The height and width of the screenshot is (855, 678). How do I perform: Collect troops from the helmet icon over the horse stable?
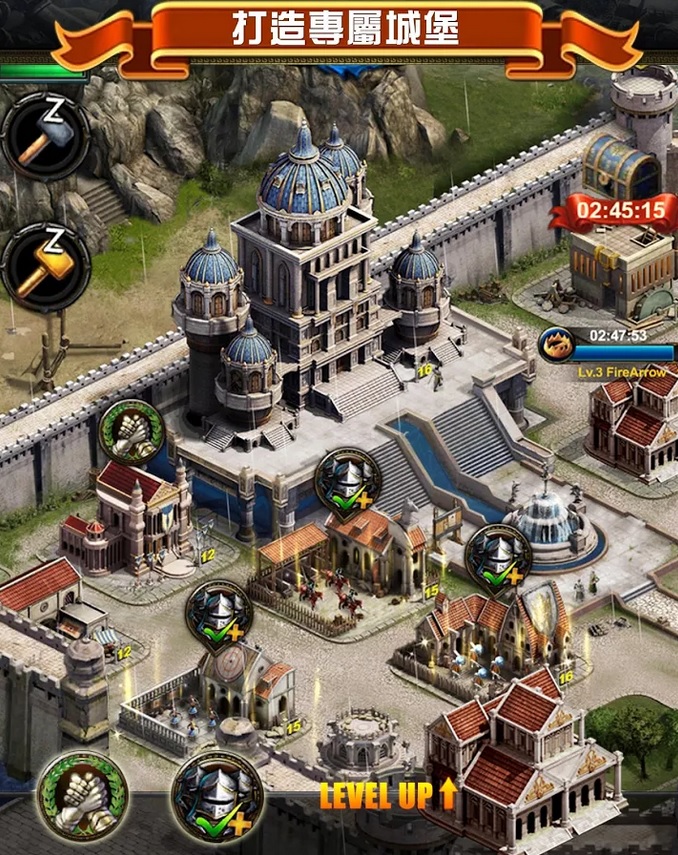click(348, 482)
